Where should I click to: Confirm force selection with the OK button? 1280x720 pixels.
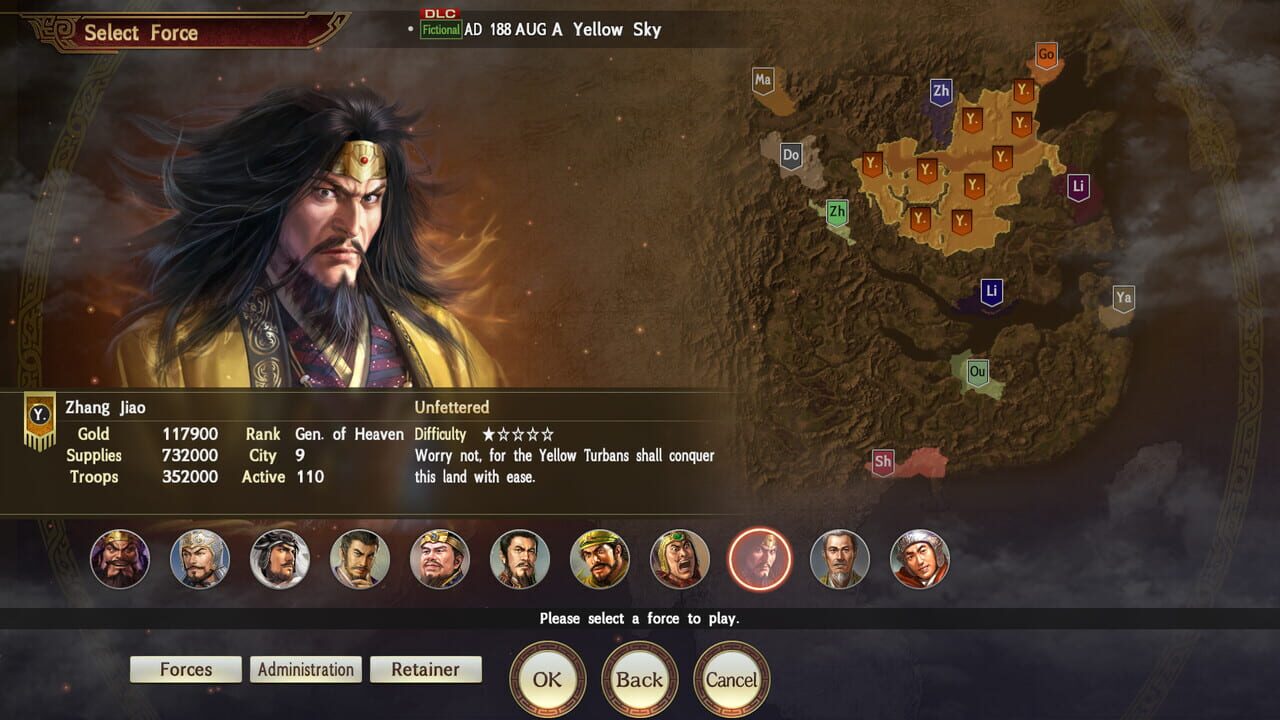549,678
